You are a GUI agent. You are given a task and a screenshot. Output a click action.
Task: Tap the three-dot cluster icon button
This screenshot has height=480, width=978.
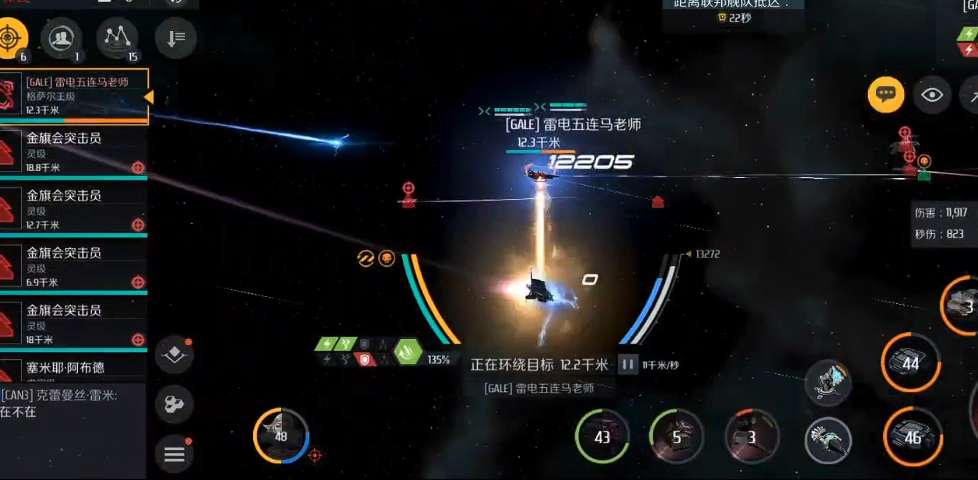click(175, 404)
